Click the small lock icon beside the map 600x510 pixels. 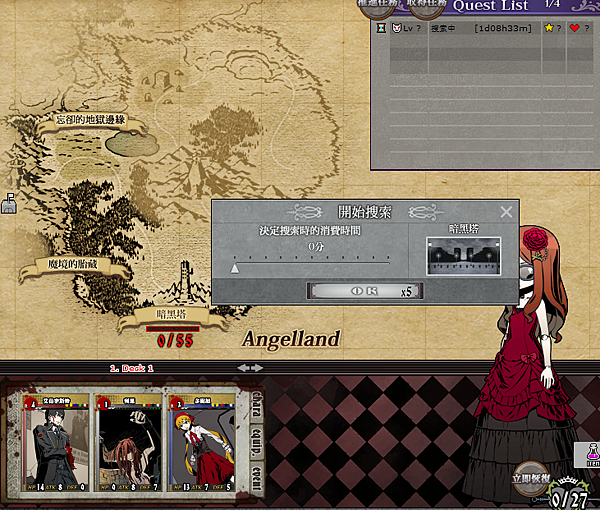click(x=10, y=203)
